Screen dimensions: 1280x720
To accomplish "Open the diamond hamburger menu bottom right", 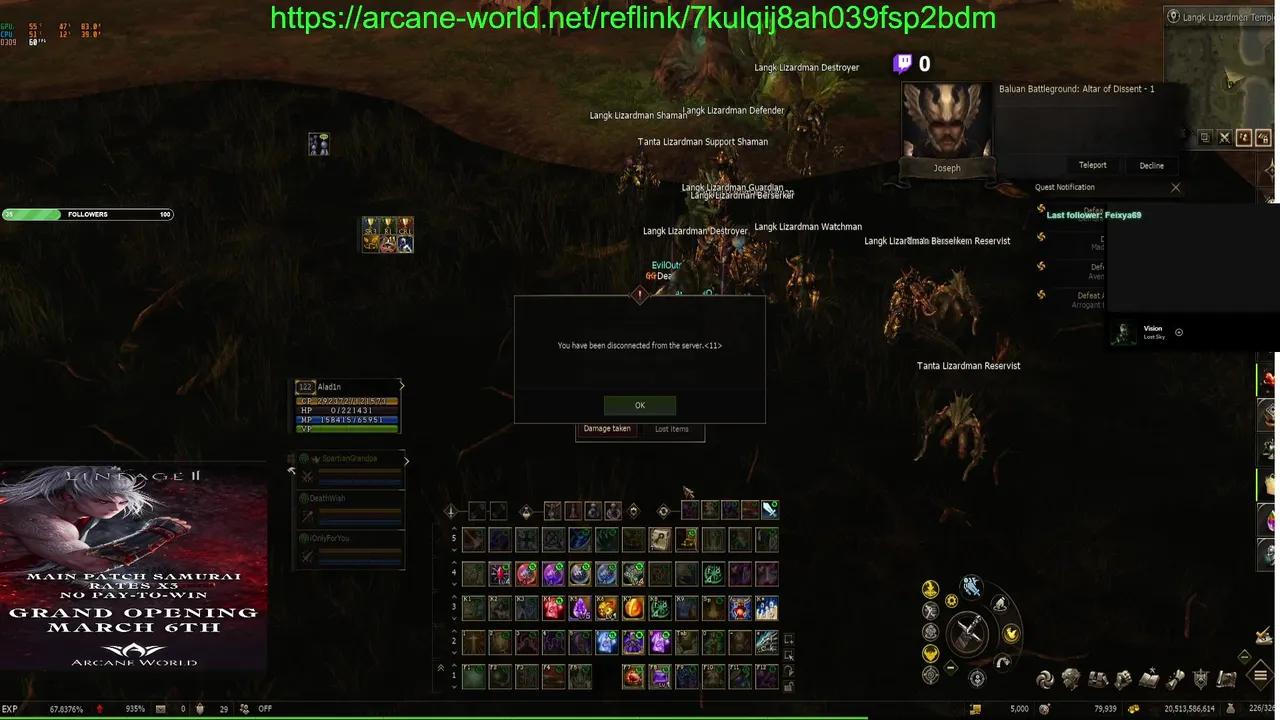I will click(x=1260, y=675).
